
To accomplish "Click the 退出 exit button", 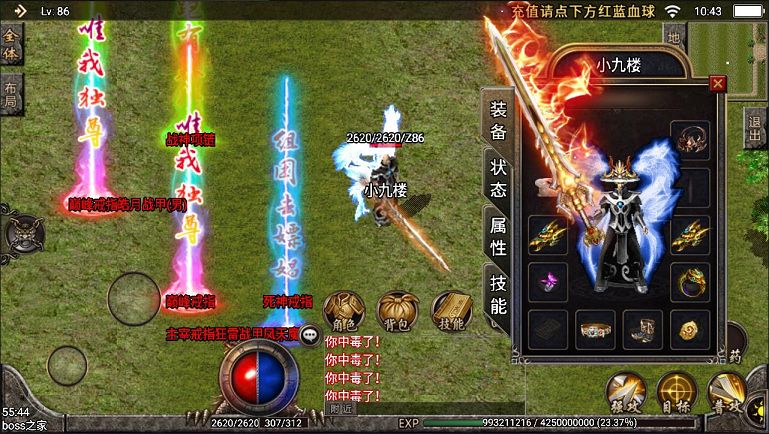I will tap(756, 130).
